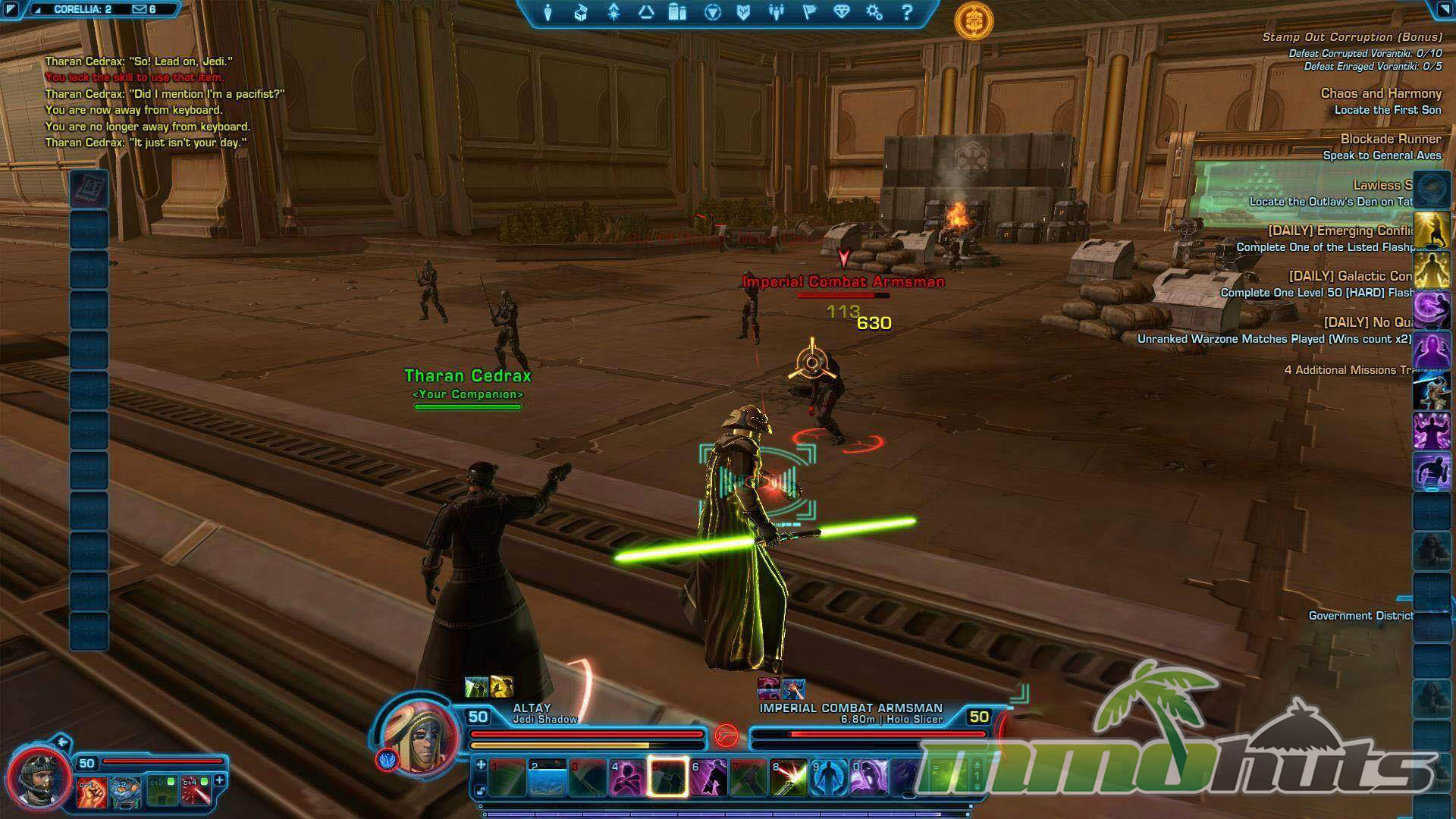Activate the companion's red fist ability
Viewport: 1456px width, 819px height.
[91, 791]
